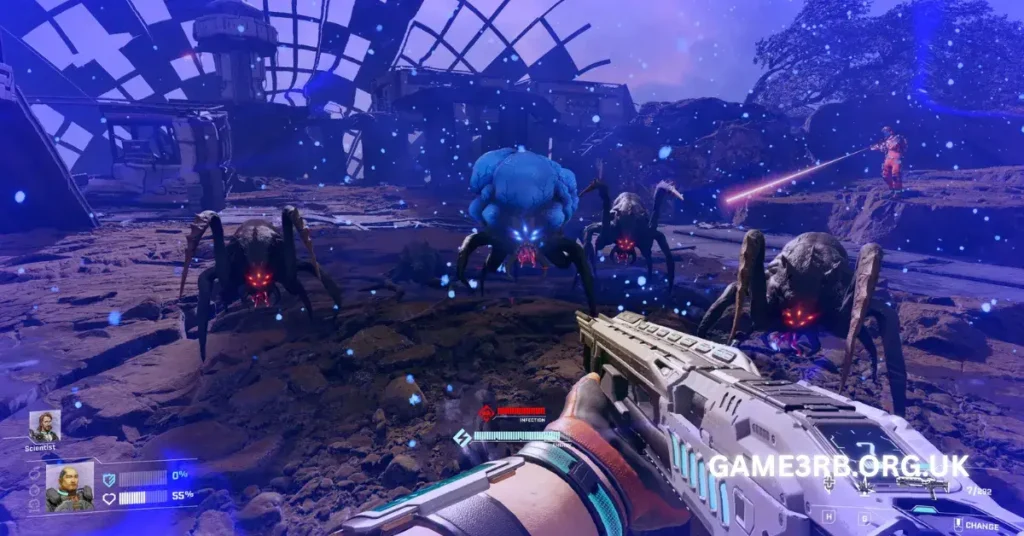The height and width of the screenshot is (536, 1024).
Task: Select the Scientist teammate portrait
Action: 44,427
